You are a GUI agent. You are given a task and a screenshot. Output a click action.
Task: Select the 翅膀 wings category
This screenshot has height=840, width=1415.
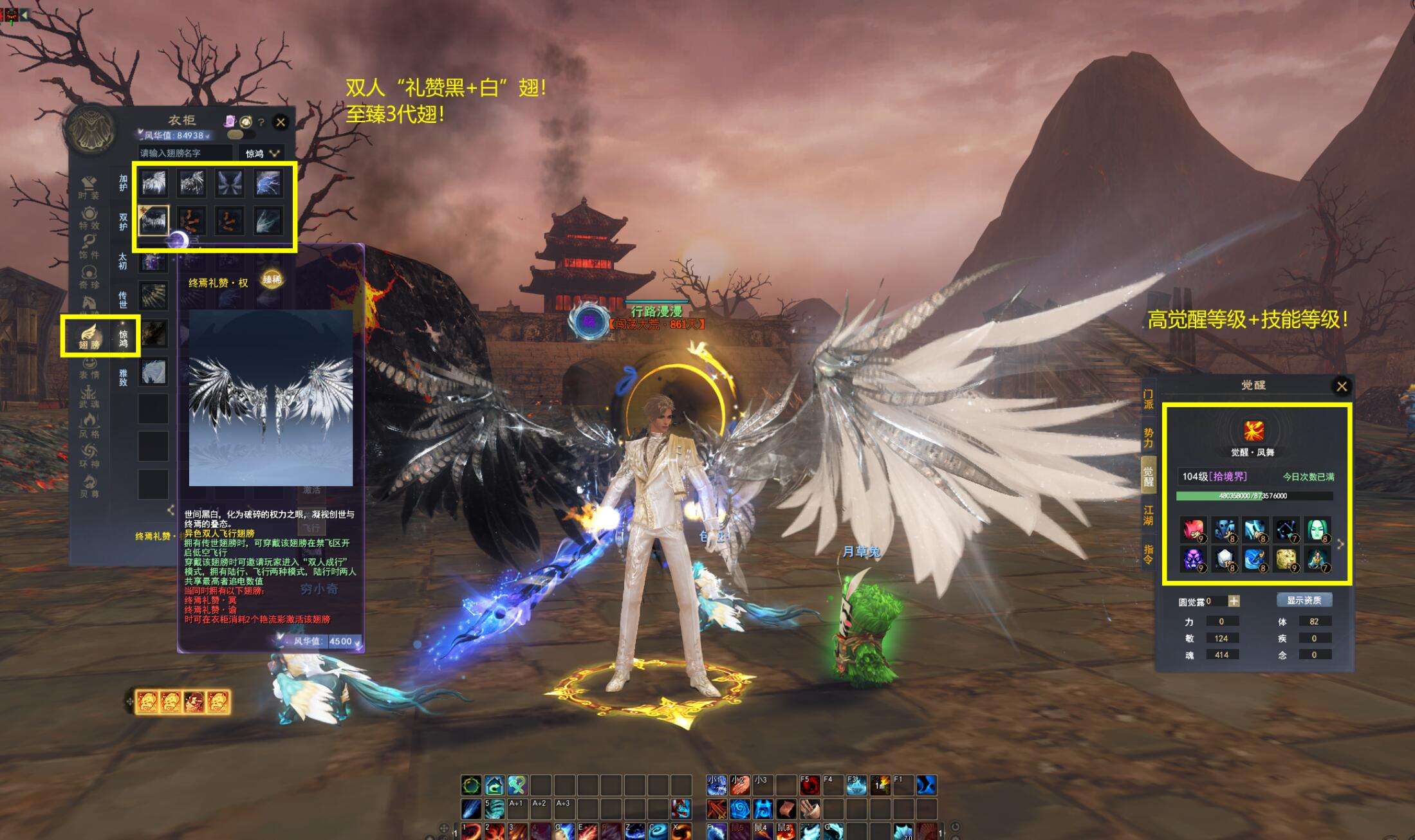pyautogui.click(x=89, y=335)
